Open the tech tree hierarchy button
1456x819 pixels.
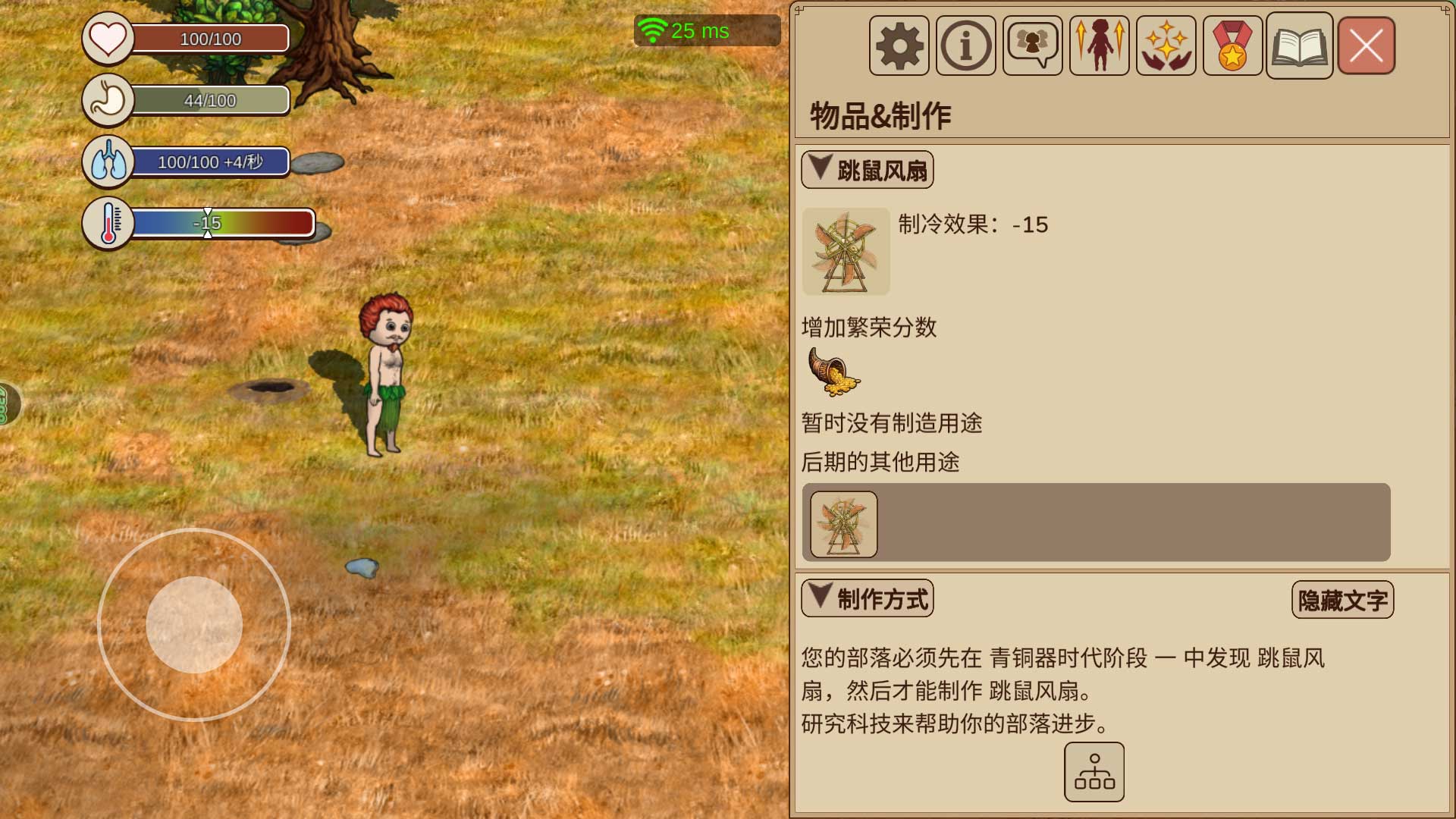pos(1094,772)
